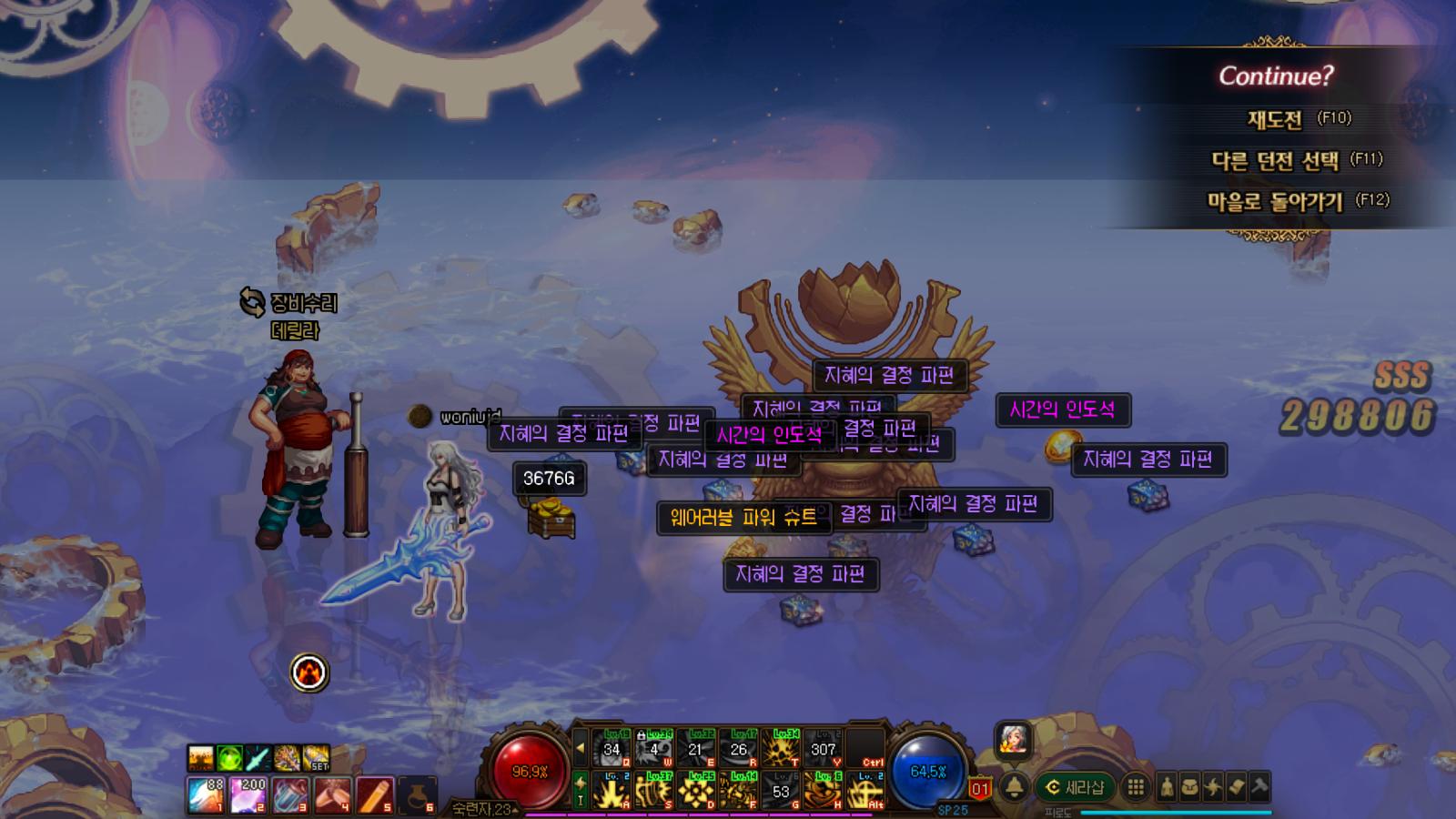Click the notification bell icon

(x=1015, y=787)
